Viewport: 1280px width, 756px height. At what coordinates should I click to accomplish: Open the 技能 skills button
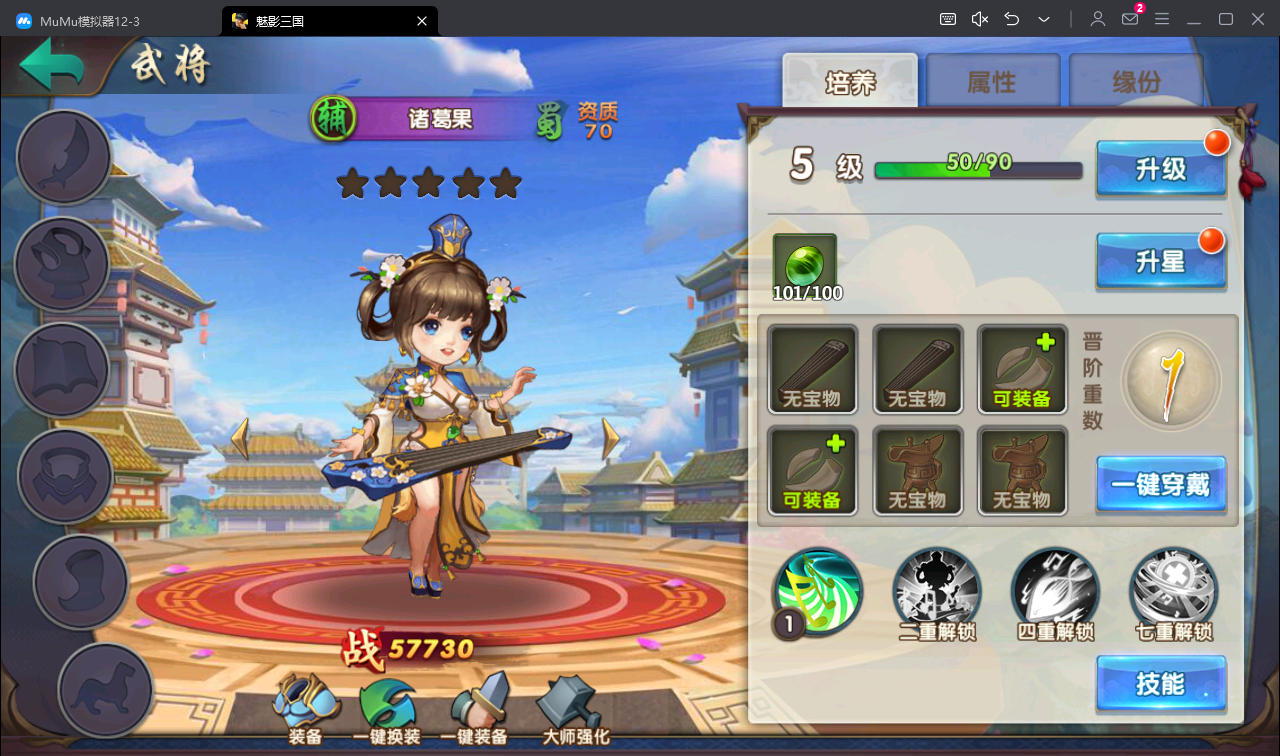pyautogui.click(x=1160, y=684)
